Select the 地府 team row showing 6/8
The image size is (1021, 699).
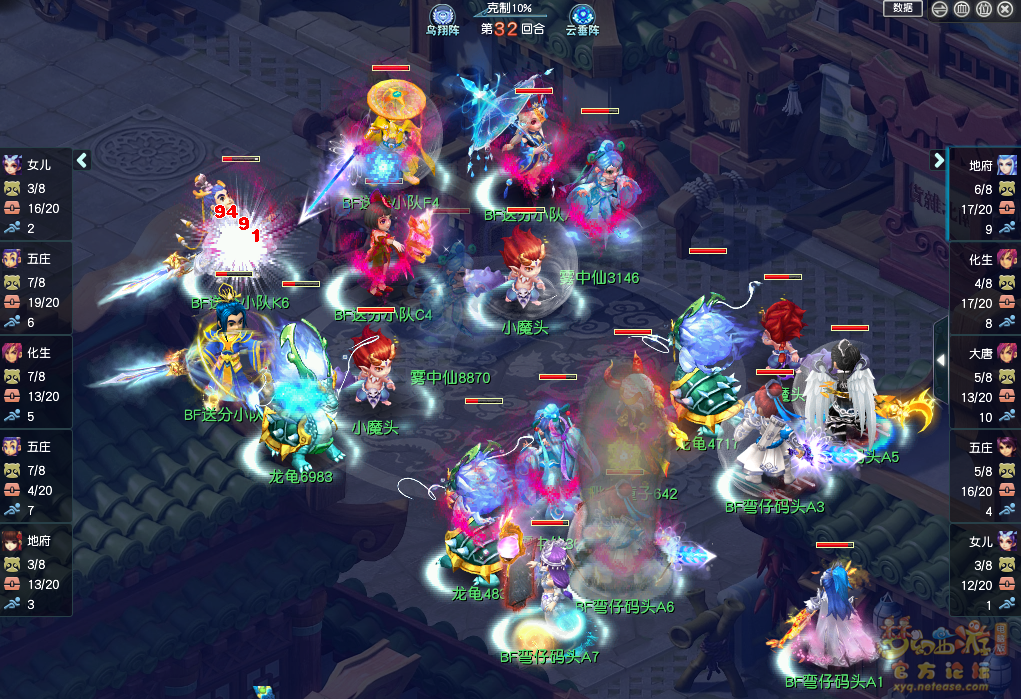(985, 196)
